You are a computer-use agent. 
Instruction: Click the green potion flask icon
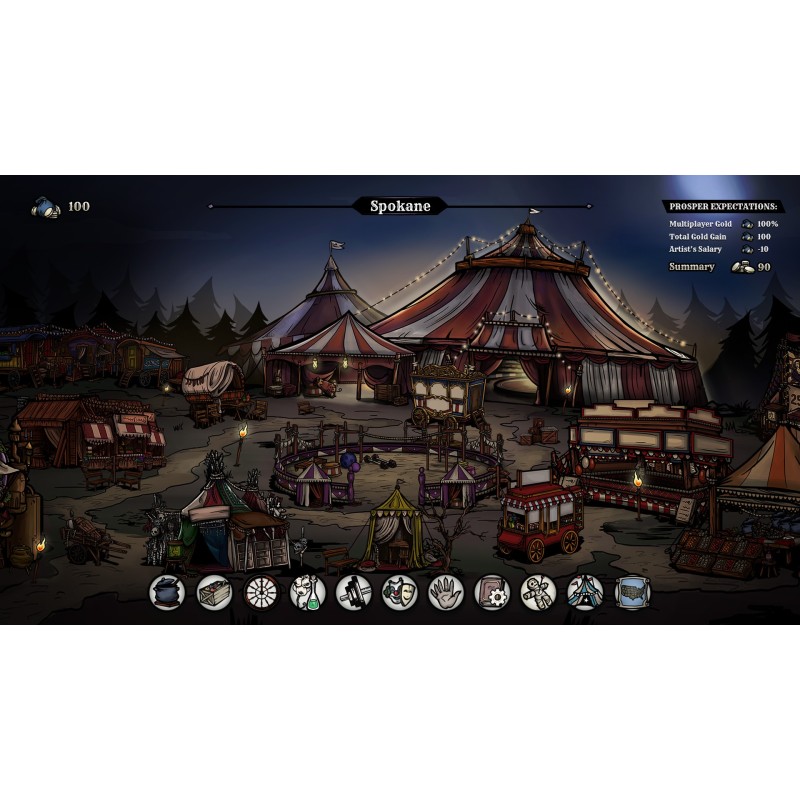[x=308, y=592]
